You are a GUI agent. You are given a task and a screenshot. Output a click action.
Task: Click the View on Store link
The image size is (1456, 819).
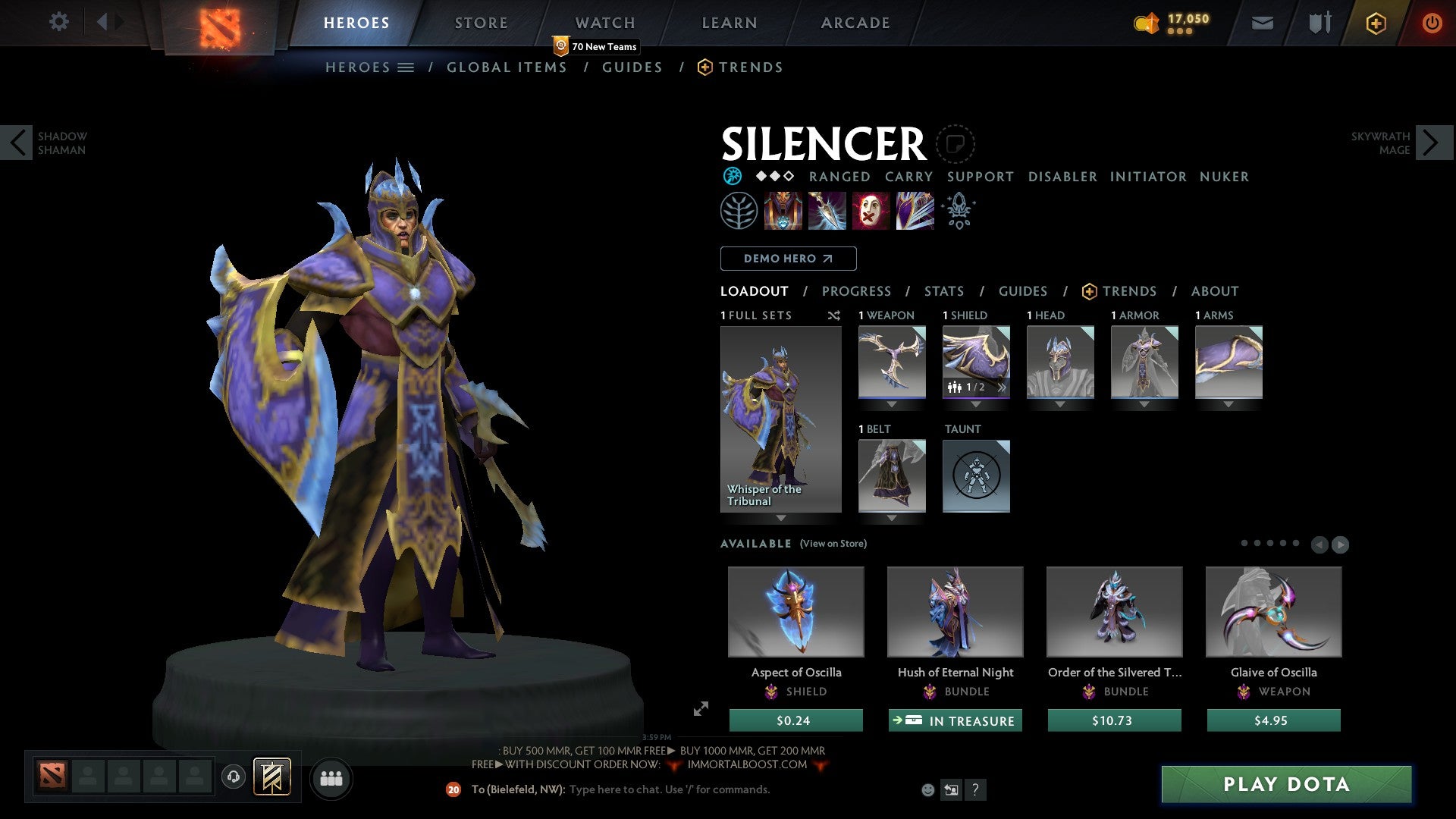(833, 544)
